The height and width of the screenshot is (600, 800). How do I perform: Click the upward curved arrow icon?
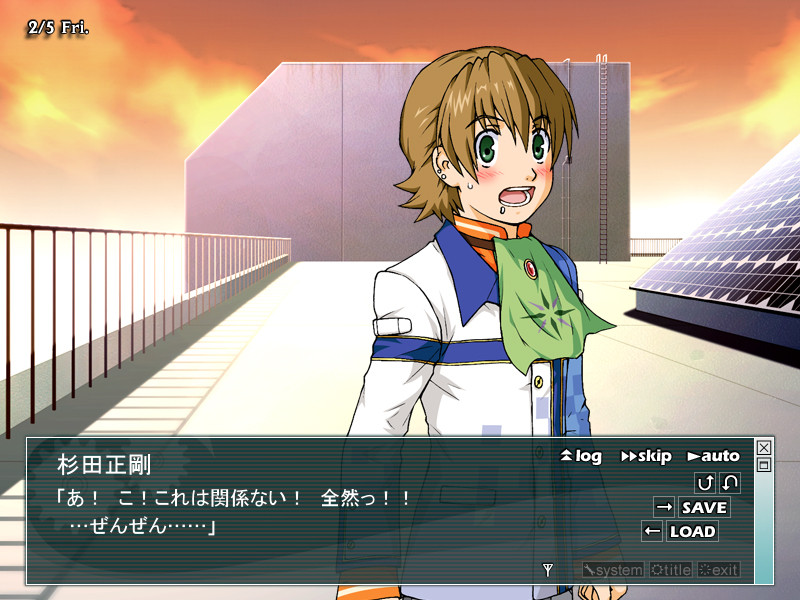click(x=705, y=483)
